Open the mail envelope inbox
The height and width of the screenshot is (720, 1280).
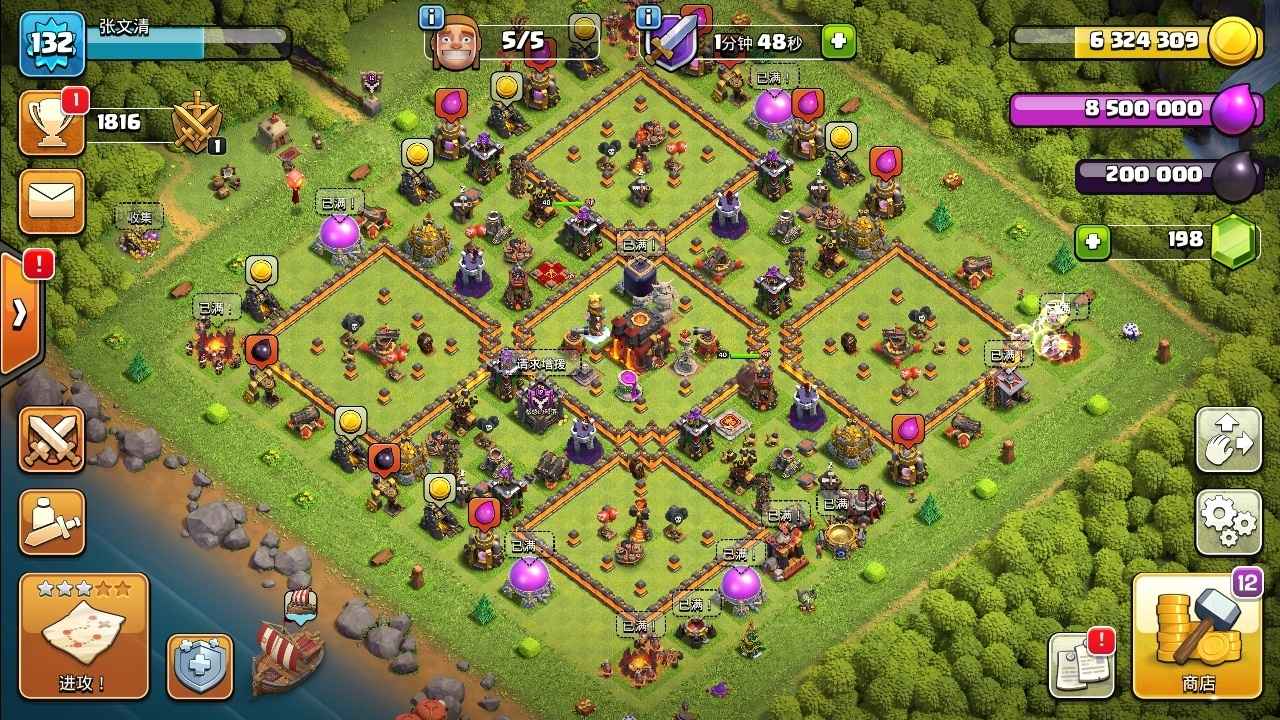pos(51,201)
